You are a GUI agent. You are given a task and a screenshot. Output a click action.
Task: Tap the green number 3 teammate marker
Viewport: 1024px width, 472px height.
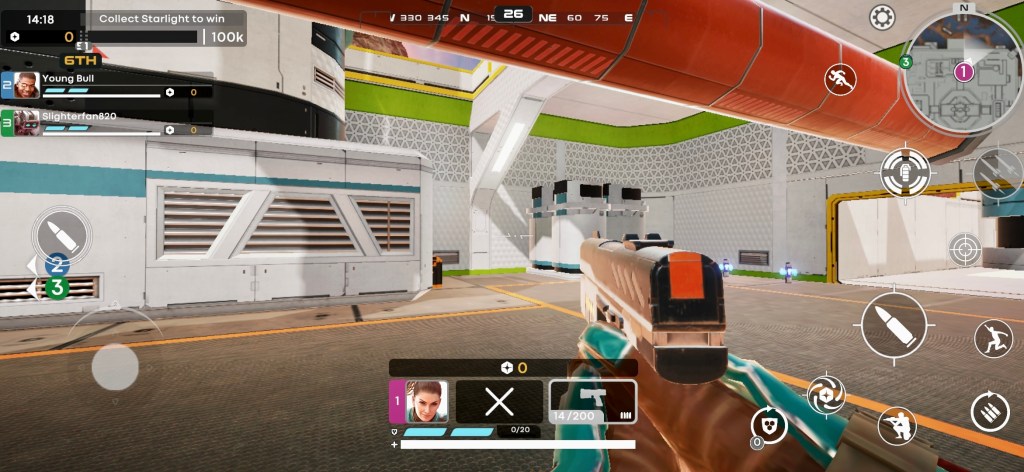point(57,288)
